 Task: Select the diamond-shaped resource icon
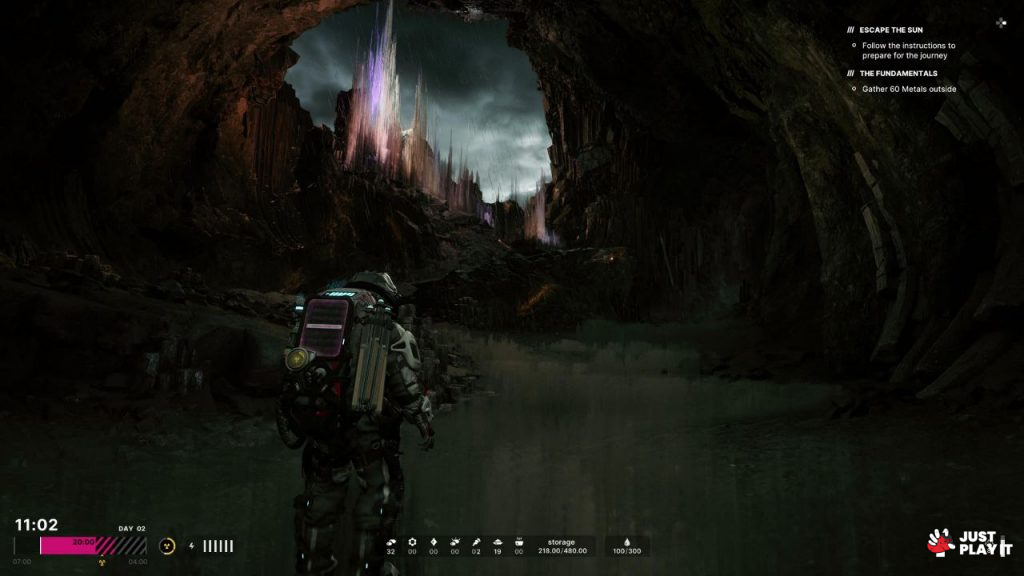tap(433, 541)
